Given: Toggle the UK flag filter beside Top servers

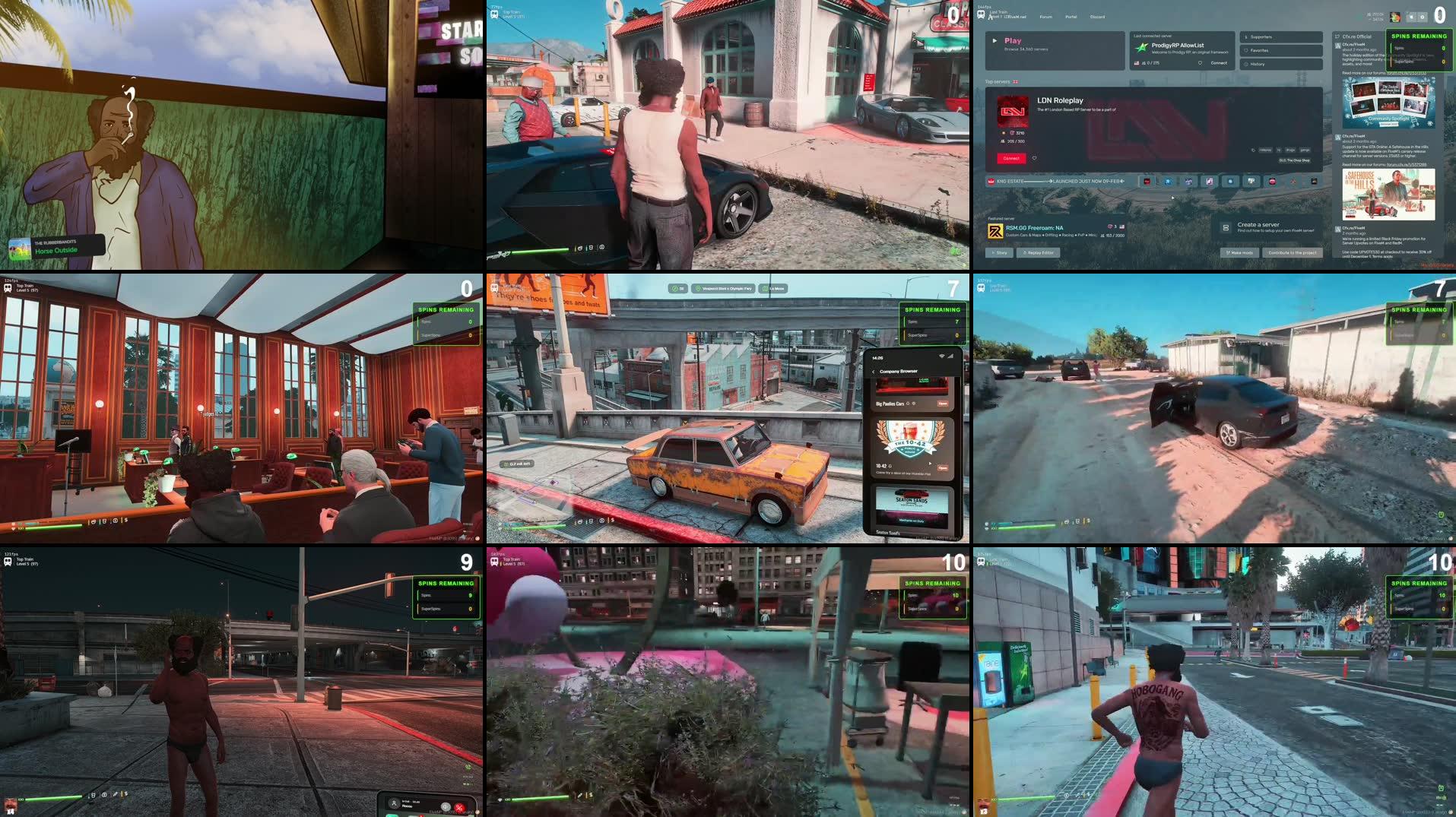Looking at the screenshot, I should 1016,81.
